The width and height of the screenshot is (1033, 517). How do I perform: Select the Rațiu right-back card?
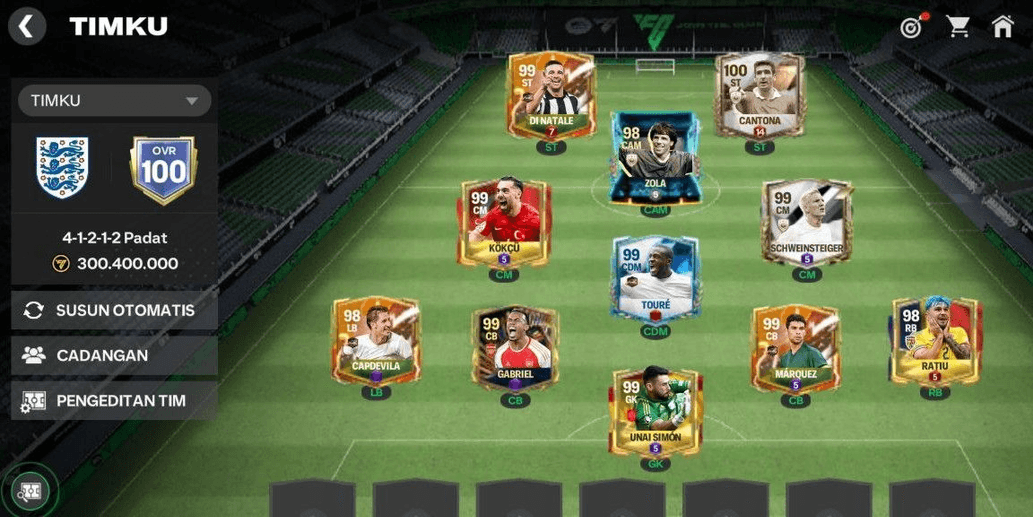[x=935, y=342]
